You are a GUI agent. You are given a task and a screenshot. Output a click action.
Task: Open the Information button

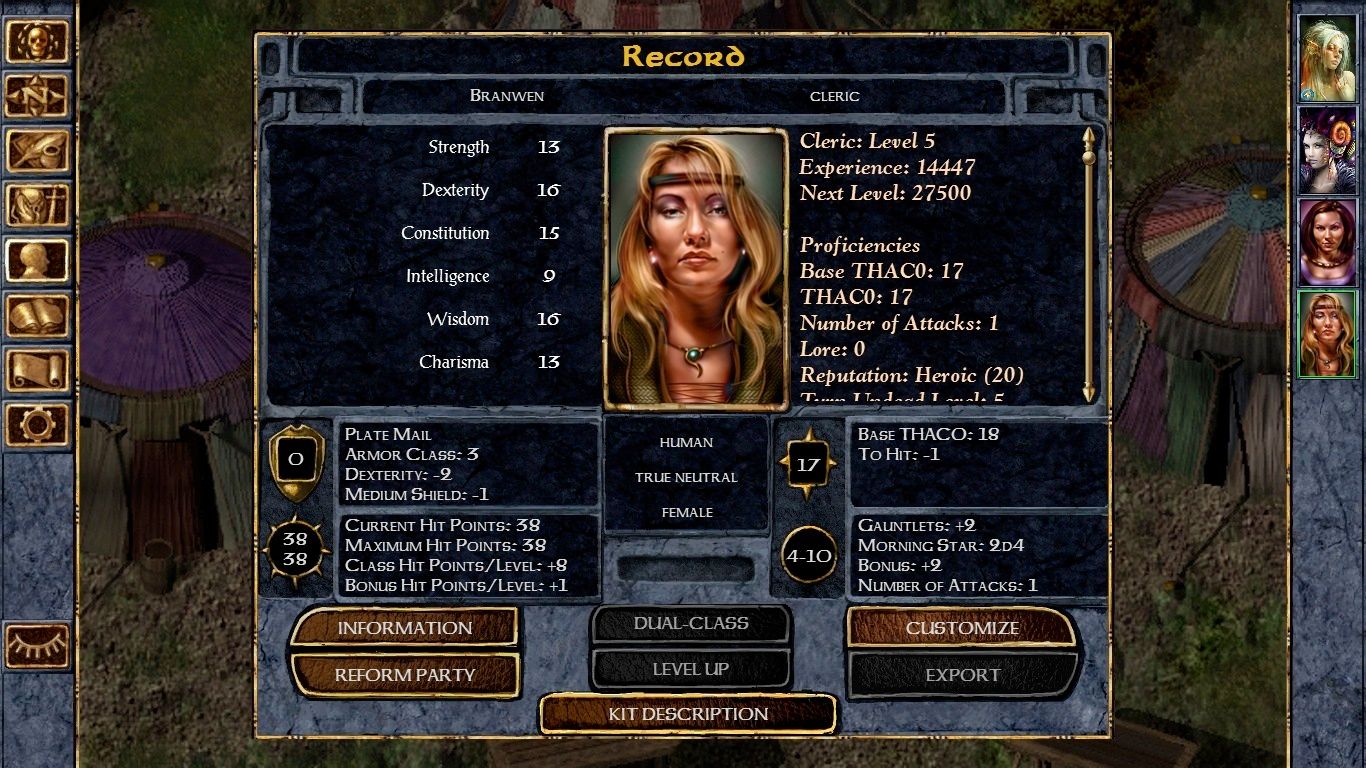coord(404,628)
